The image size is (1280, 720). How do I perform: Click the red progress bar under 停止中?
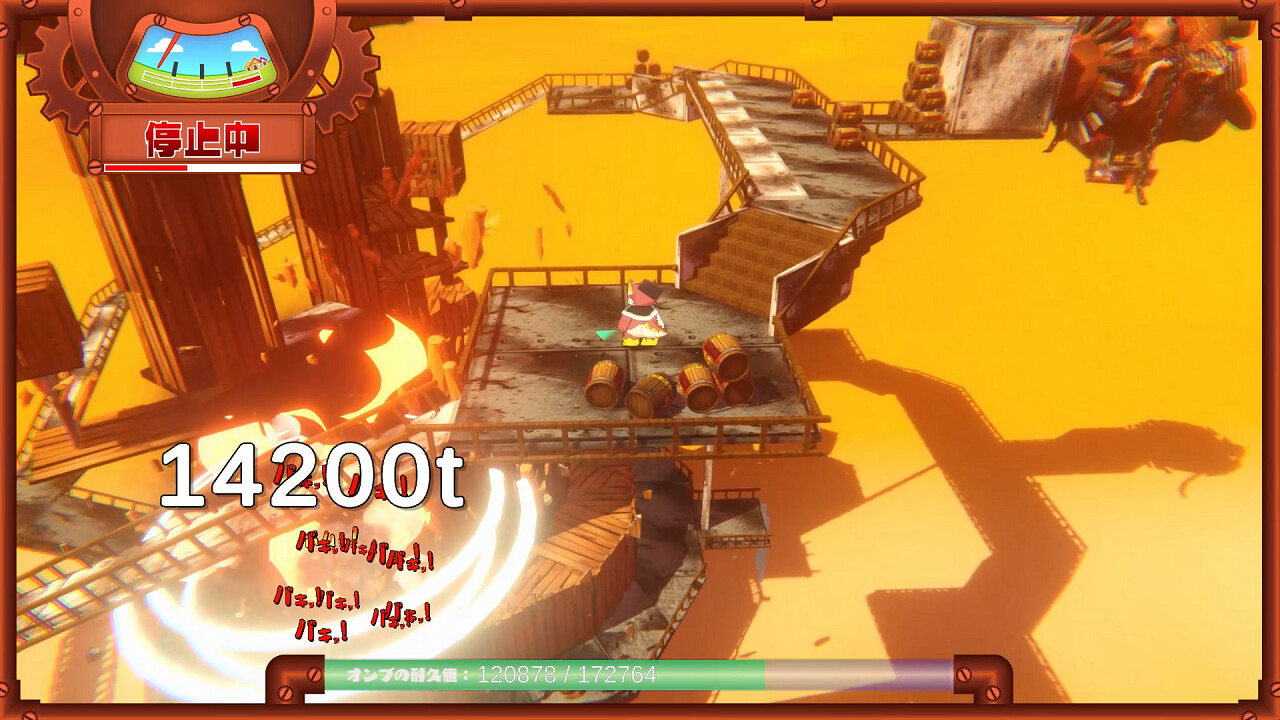pos(145,165)
